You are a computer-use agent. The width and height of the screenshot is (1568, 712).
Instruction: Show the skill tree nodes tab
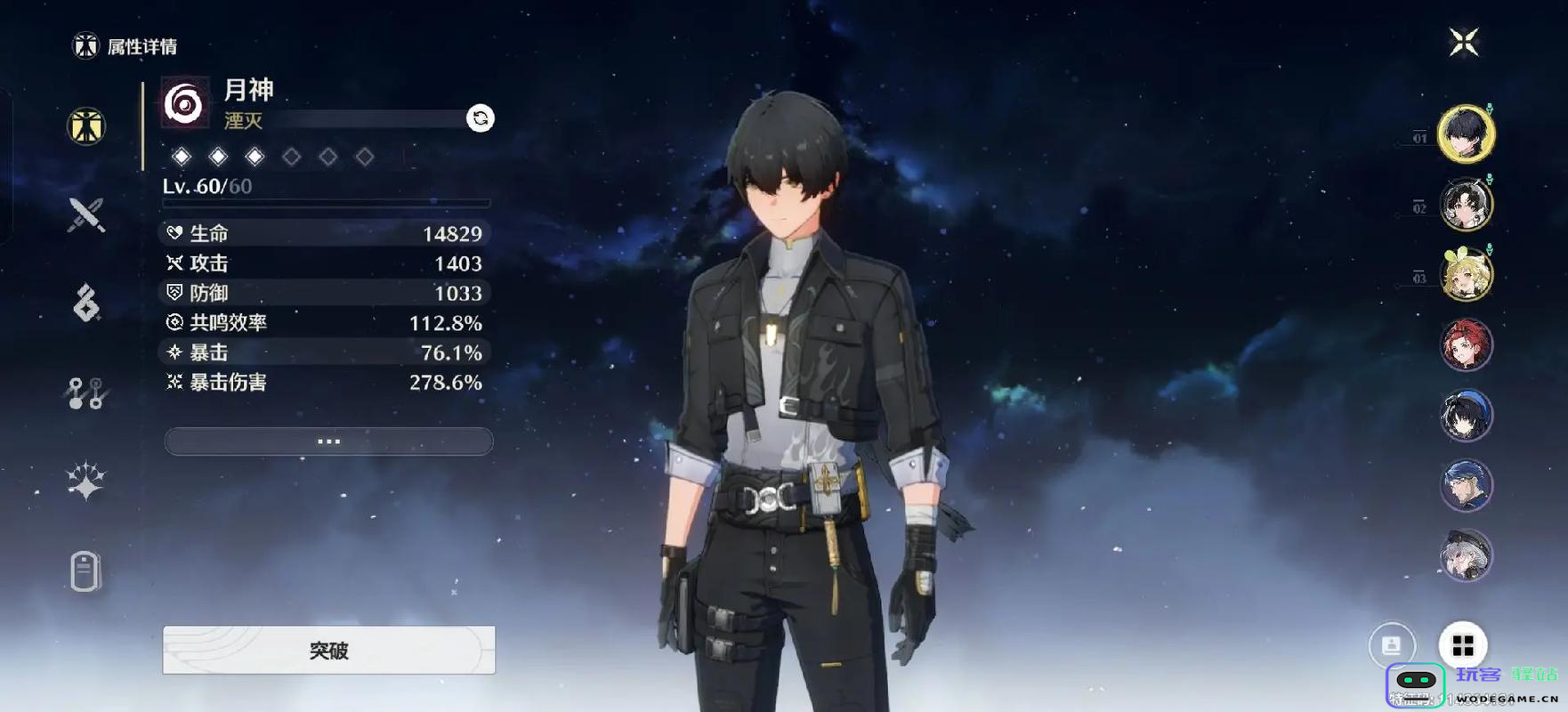coord(86,392)
